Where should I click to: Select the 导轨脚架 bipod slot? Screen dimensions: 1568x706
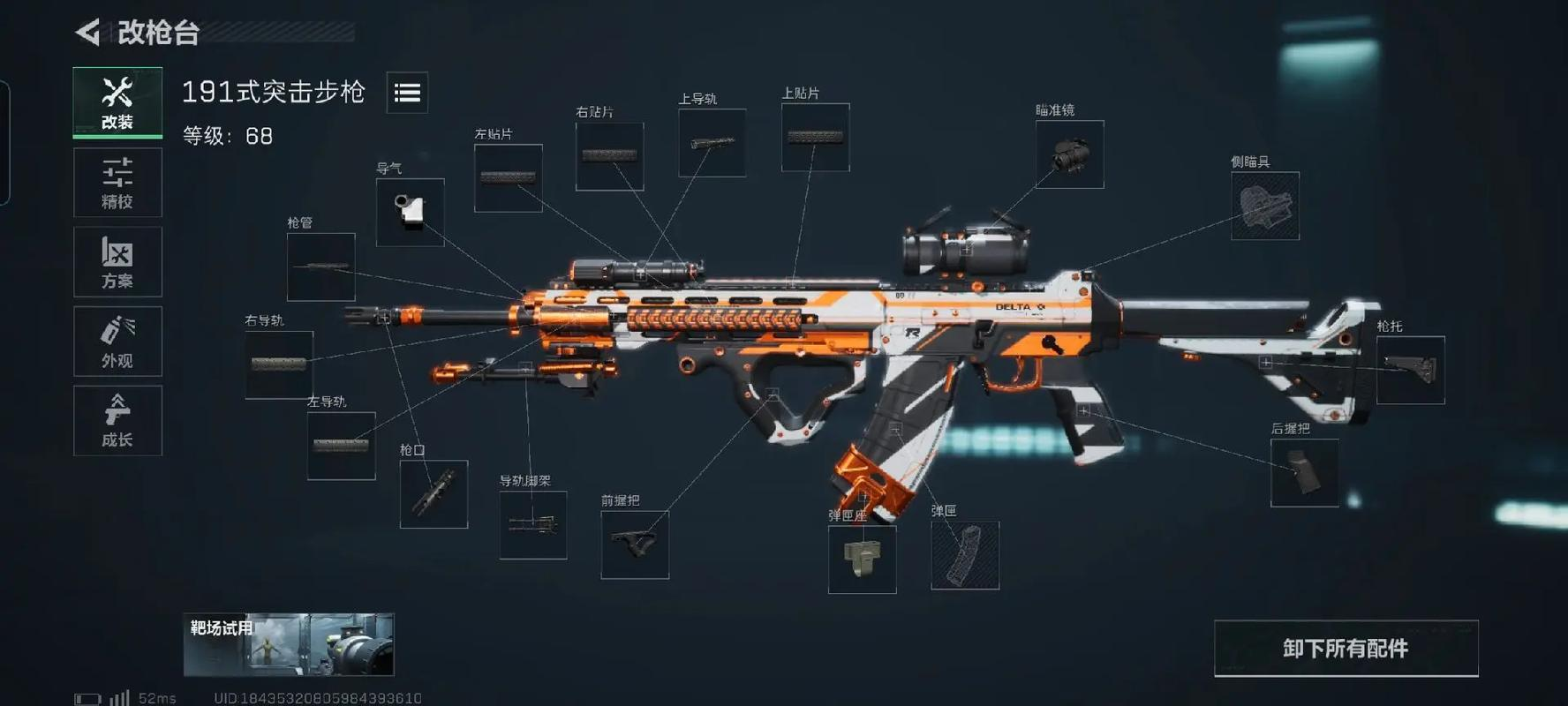[x=533, y=525]
